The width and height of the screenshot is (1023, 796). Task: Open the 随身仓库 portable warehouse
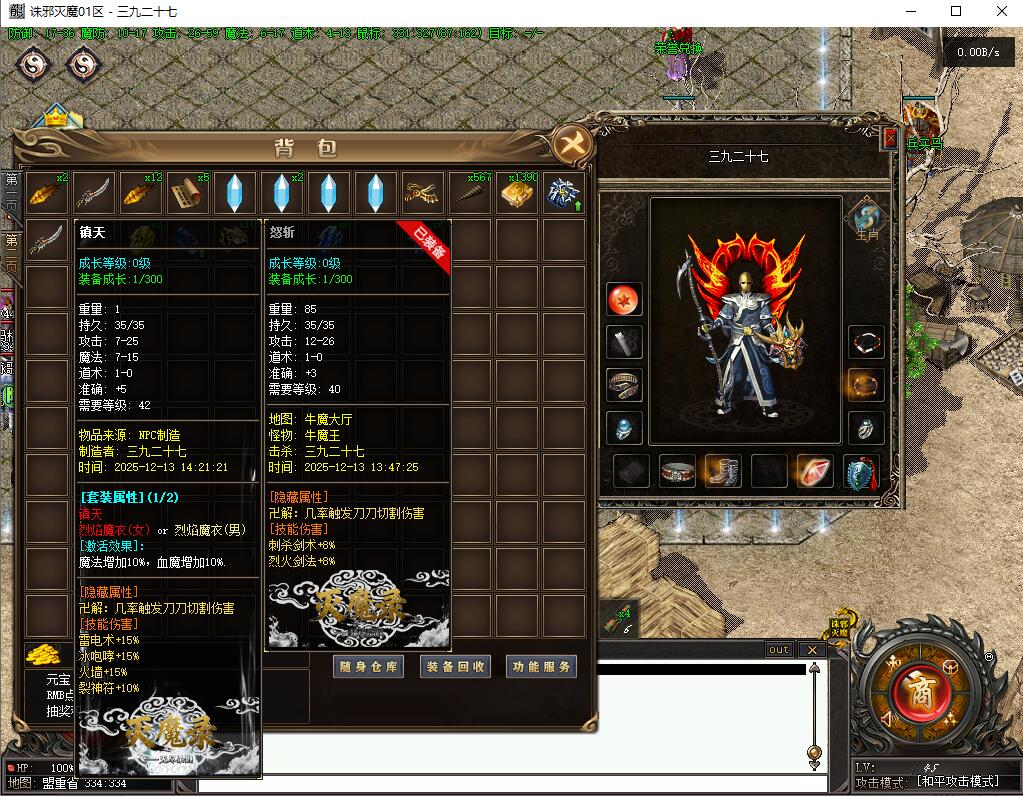click(368, 667)
